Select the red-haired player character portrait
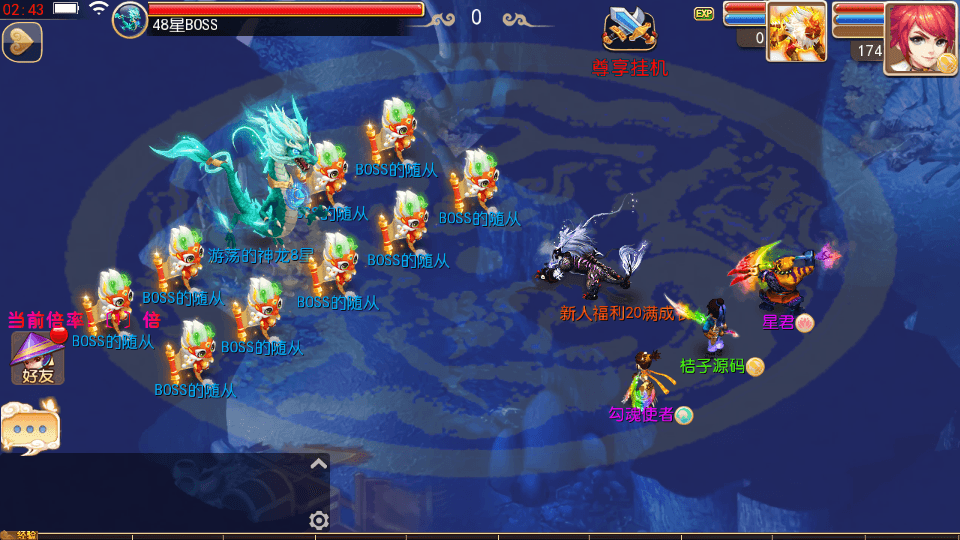Viewport: 960px width, 540px height. tap(920, 38)
